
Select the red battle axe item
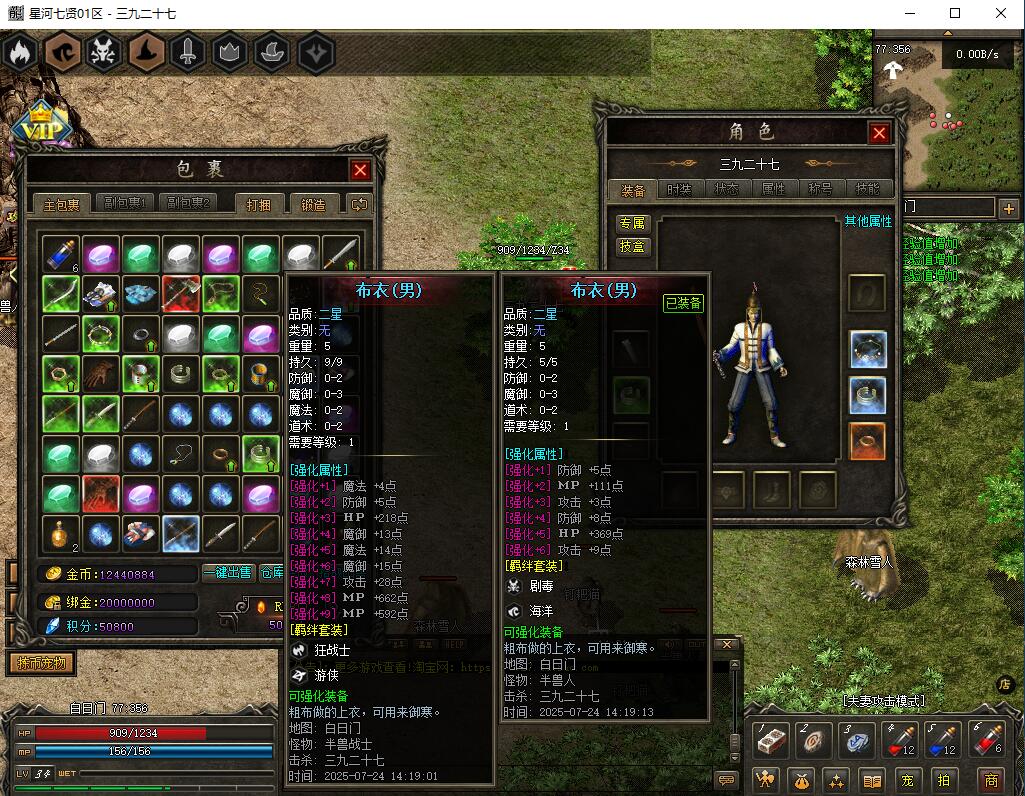(x=181, y=294)
